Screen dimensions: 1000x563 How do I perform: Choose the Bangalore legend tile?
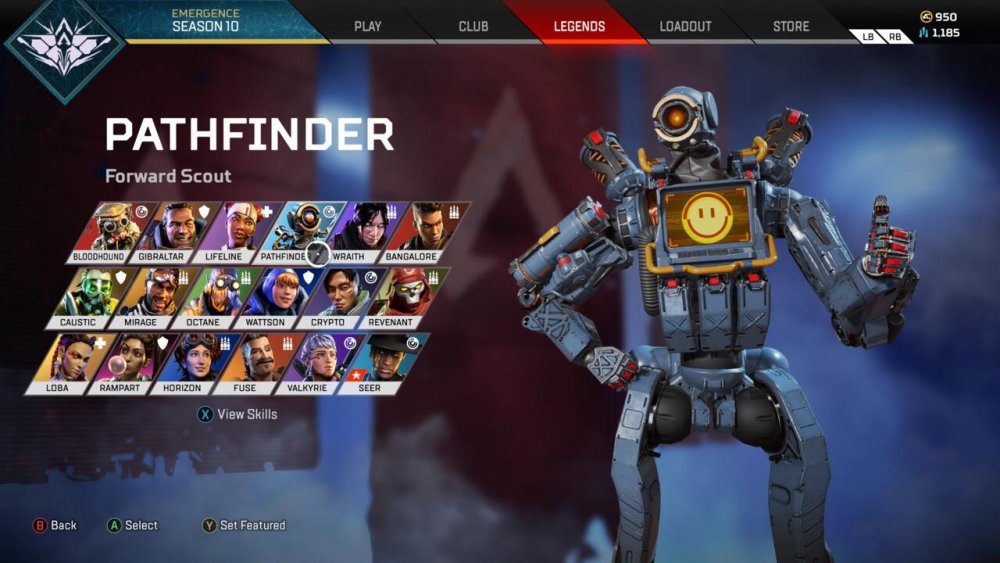pyautogui.click(x=424, y=232)
